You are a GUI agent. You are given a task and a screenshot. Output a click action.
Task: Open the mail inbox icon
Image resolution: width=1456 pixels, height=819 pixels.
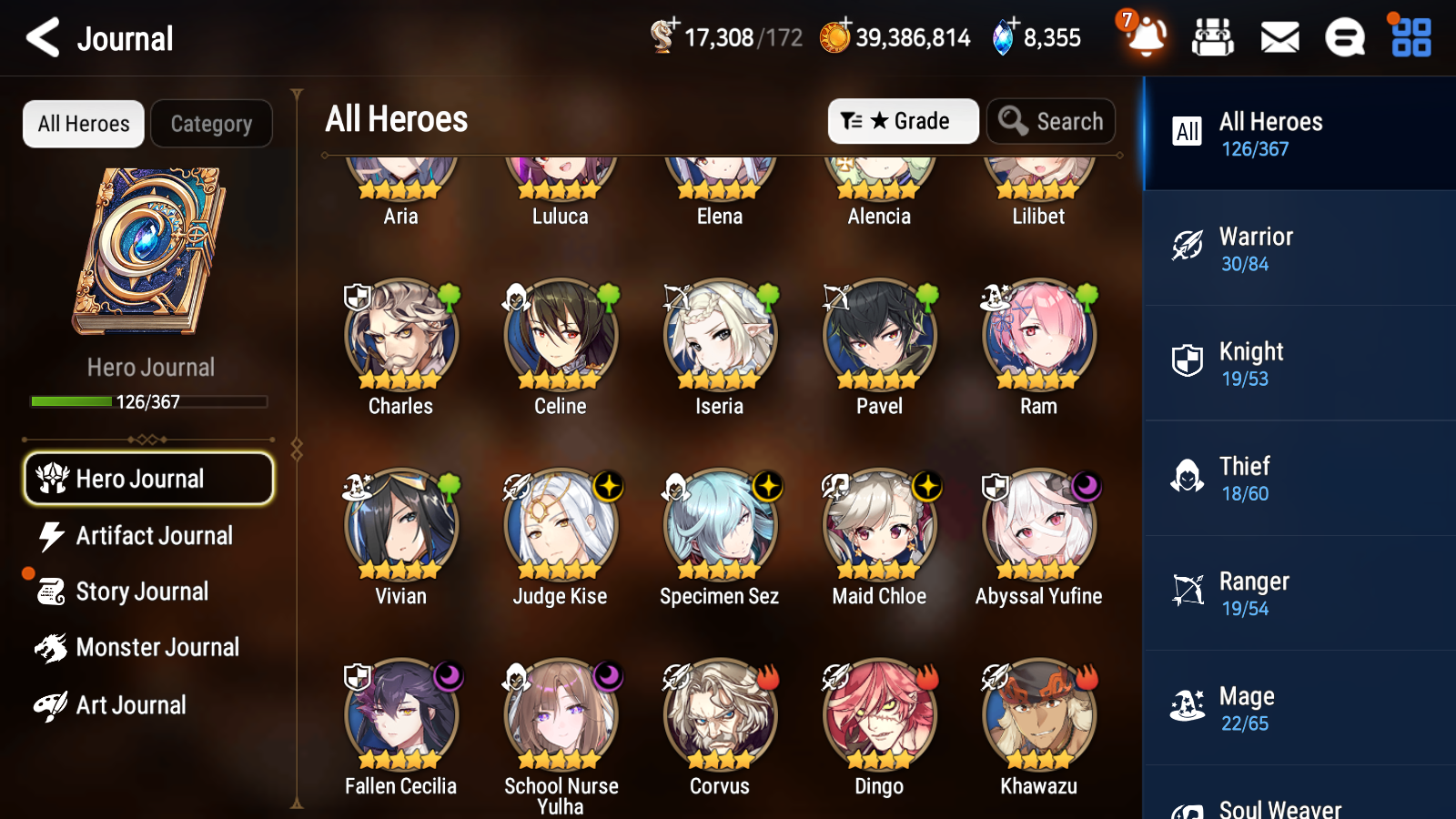pyautogui.click(x=1279, y=37)
